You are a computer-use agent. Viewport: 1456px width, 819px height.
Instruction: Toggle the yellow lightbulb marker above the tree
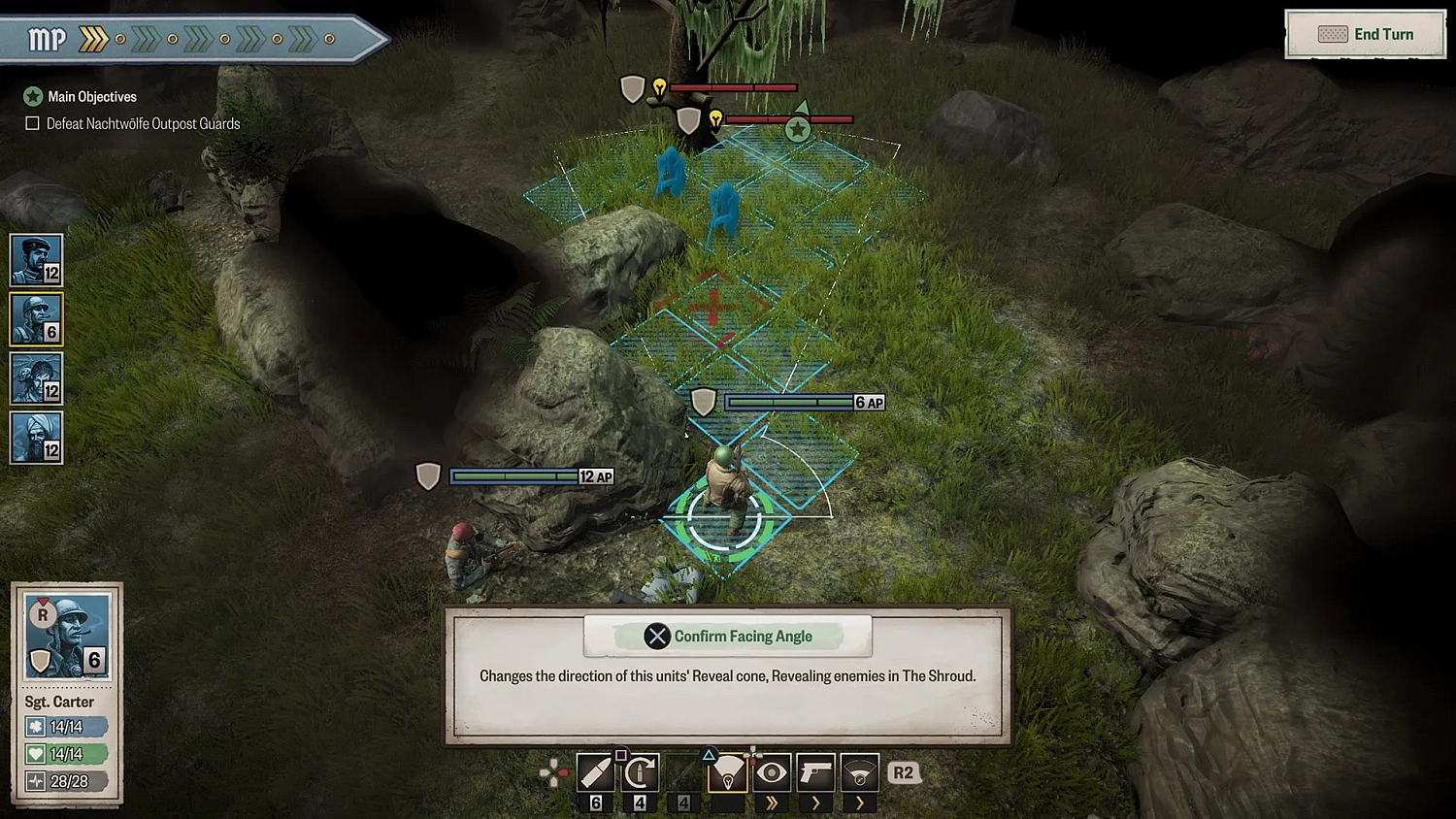coord(661,86)
